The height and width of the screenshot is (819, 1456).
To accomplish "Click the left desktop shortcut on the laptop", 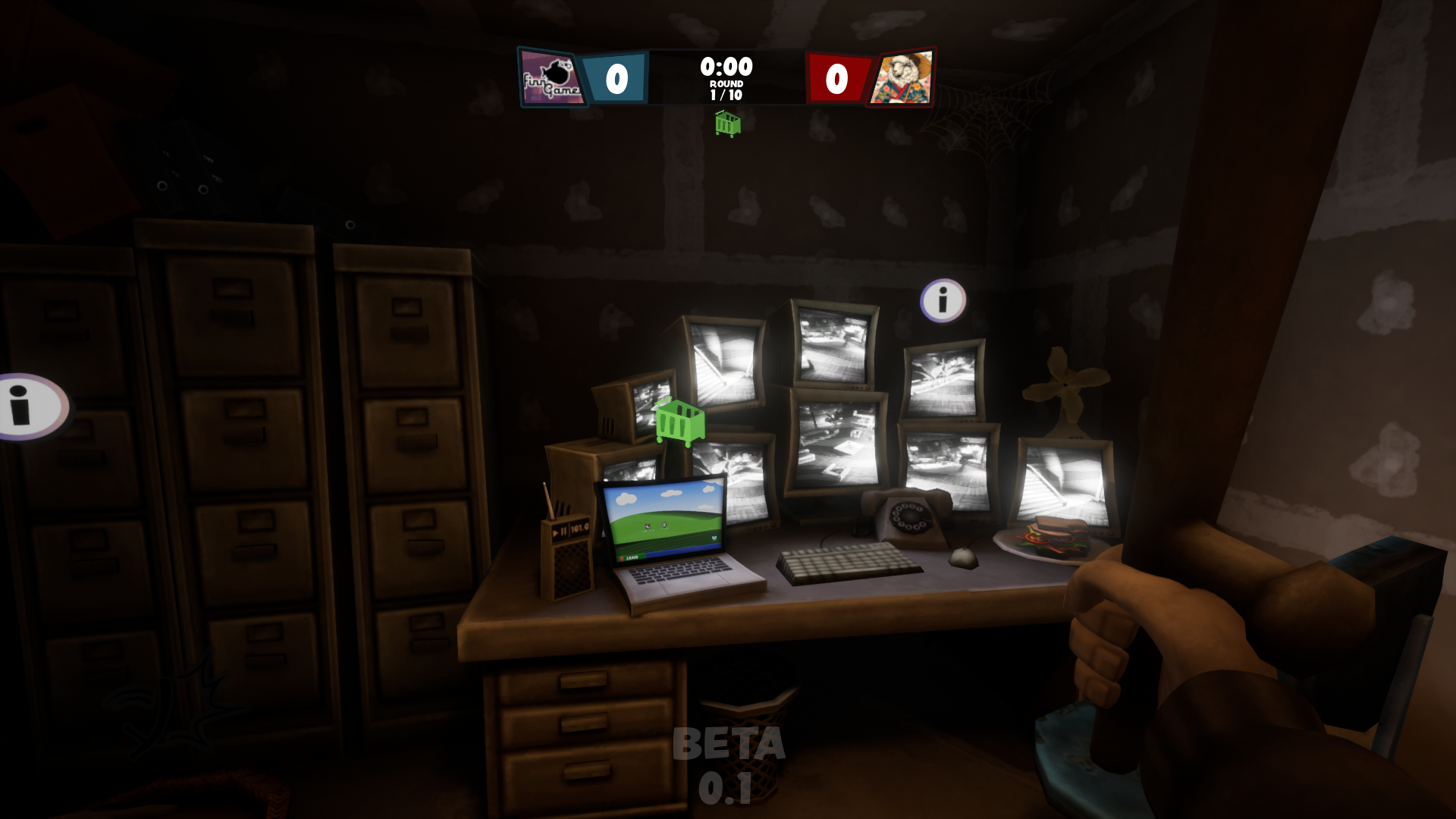I will click(x=648, y=526).
